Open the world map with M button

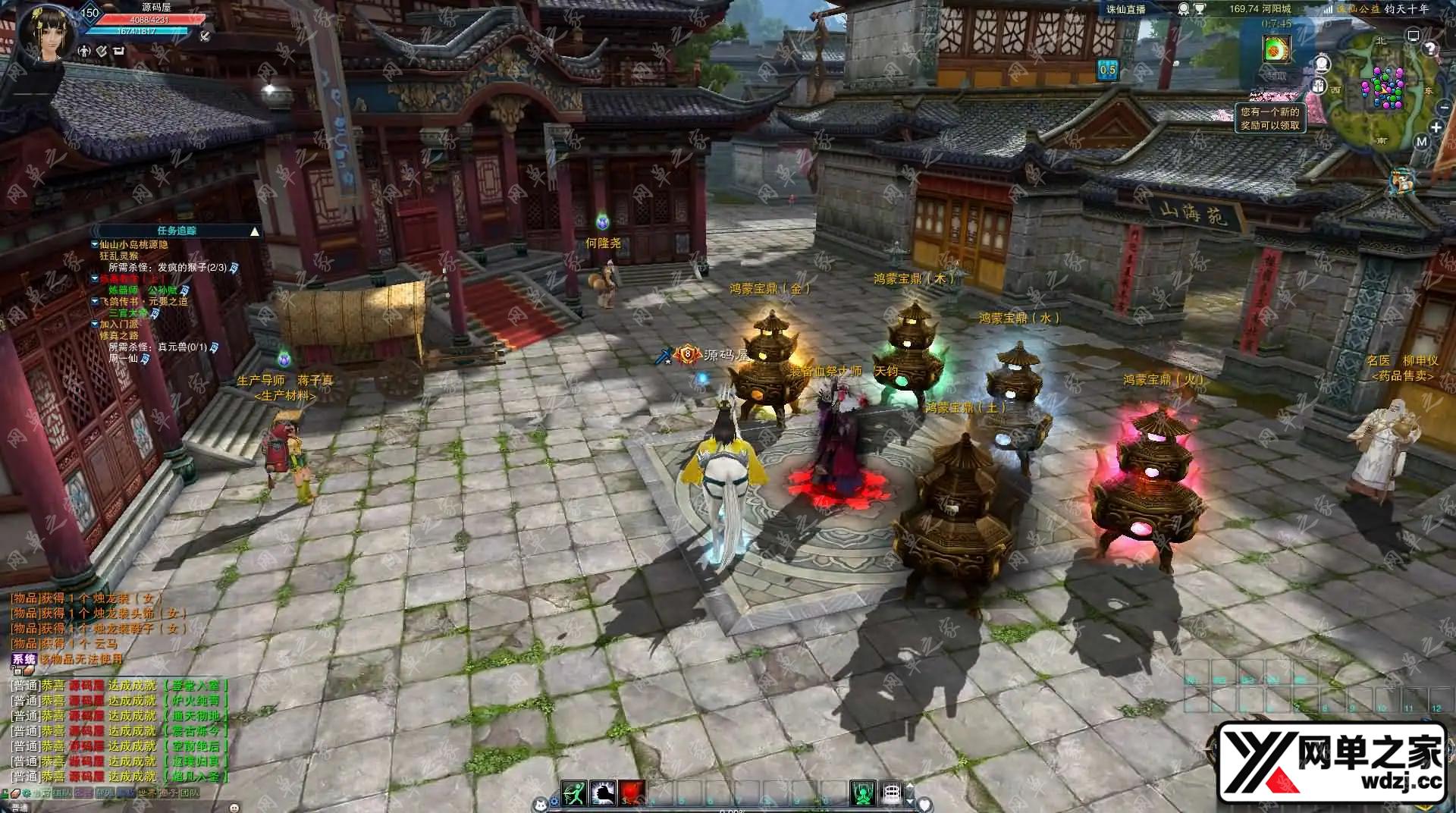pyautogui.click(x=1421, y=141)
